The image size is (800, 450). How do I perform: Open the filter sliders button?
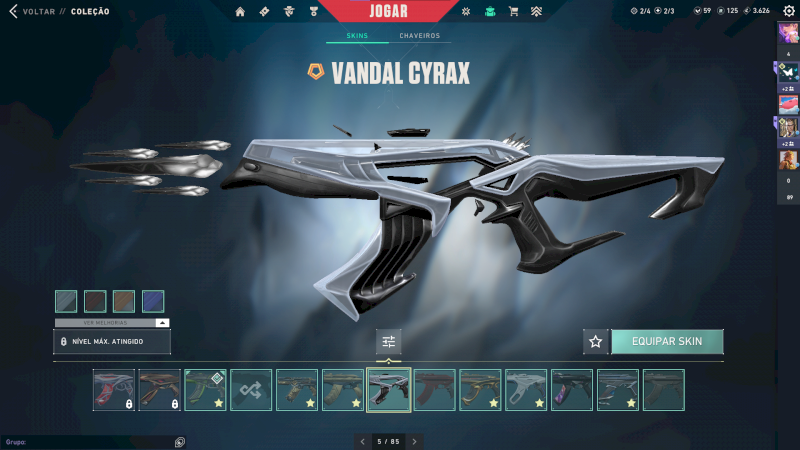tap(389, 342)
